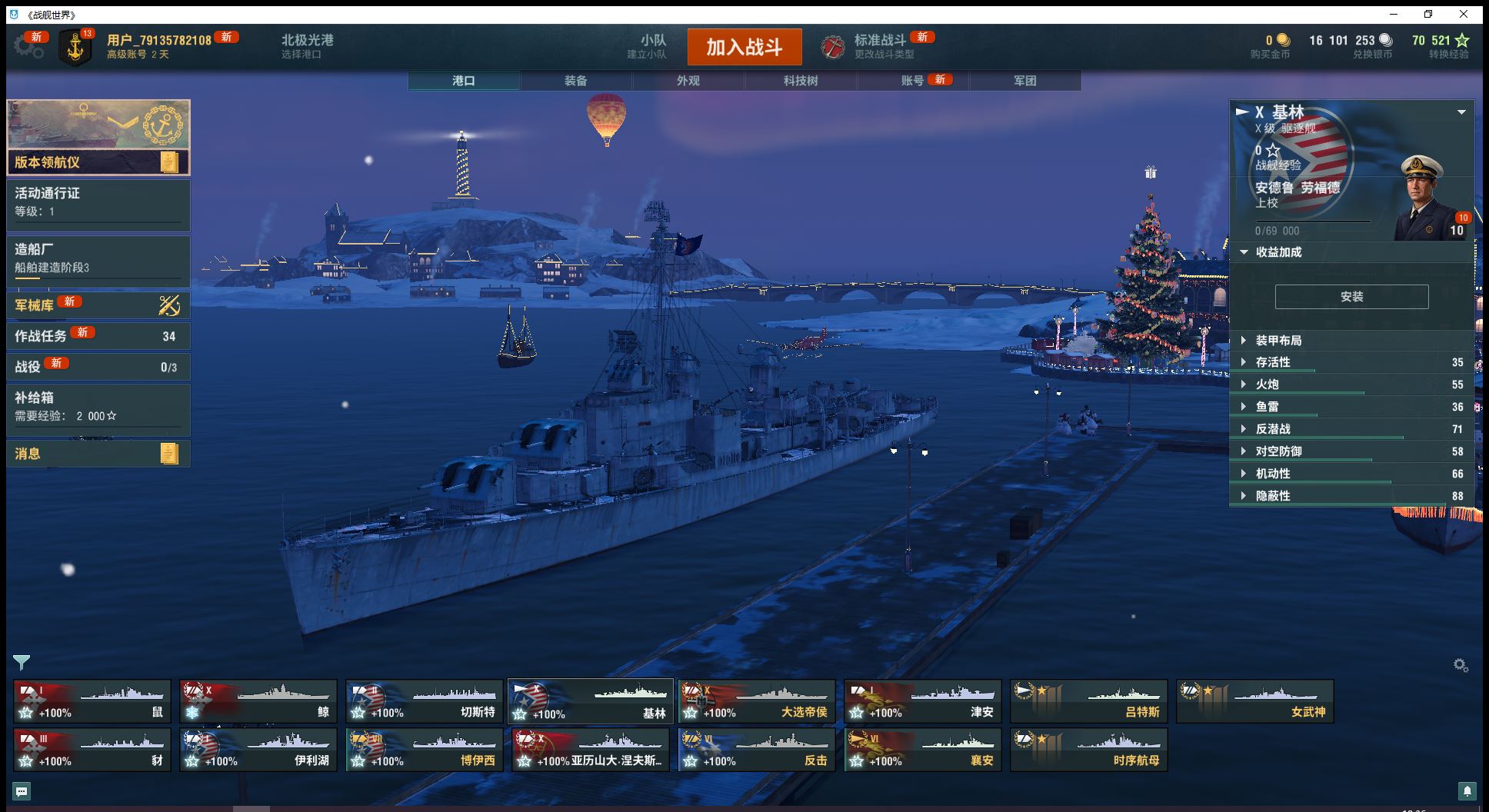Create a division with 小队

click(x=651, y=46)
